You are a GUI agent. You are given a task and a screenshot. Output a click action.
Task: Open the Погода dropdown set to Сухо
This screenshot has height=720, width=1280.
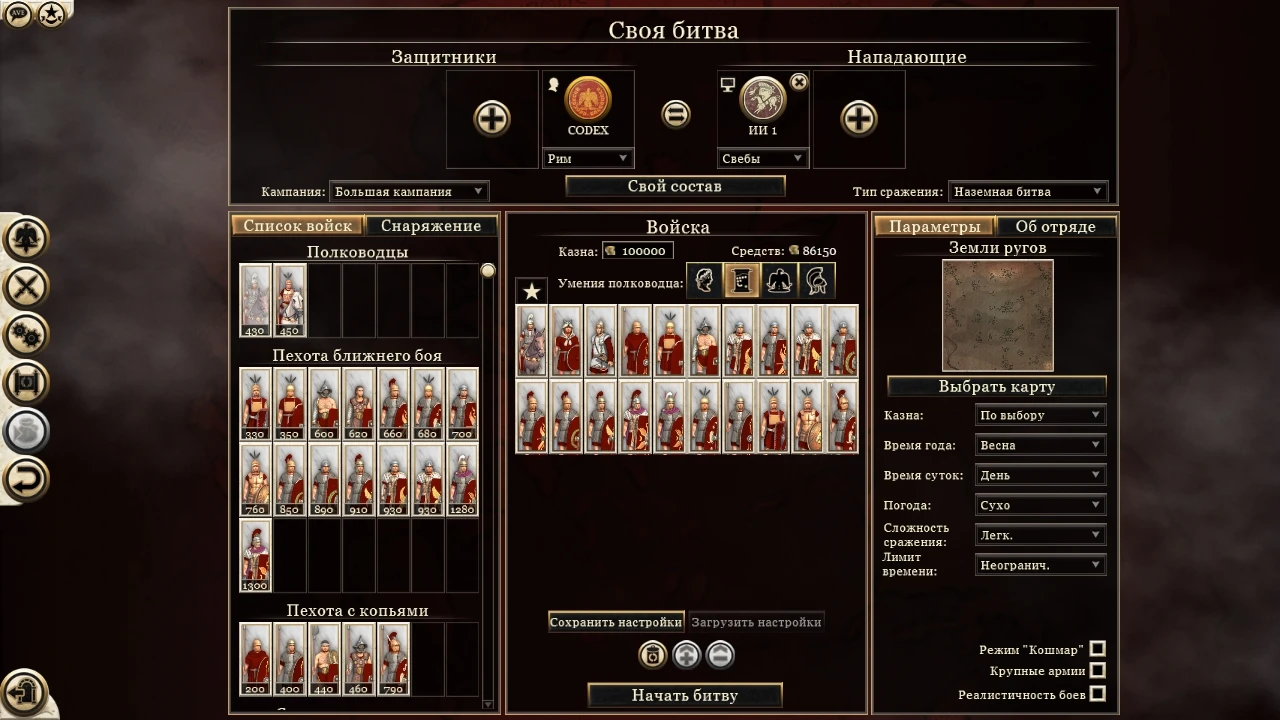click(1040, 504)
